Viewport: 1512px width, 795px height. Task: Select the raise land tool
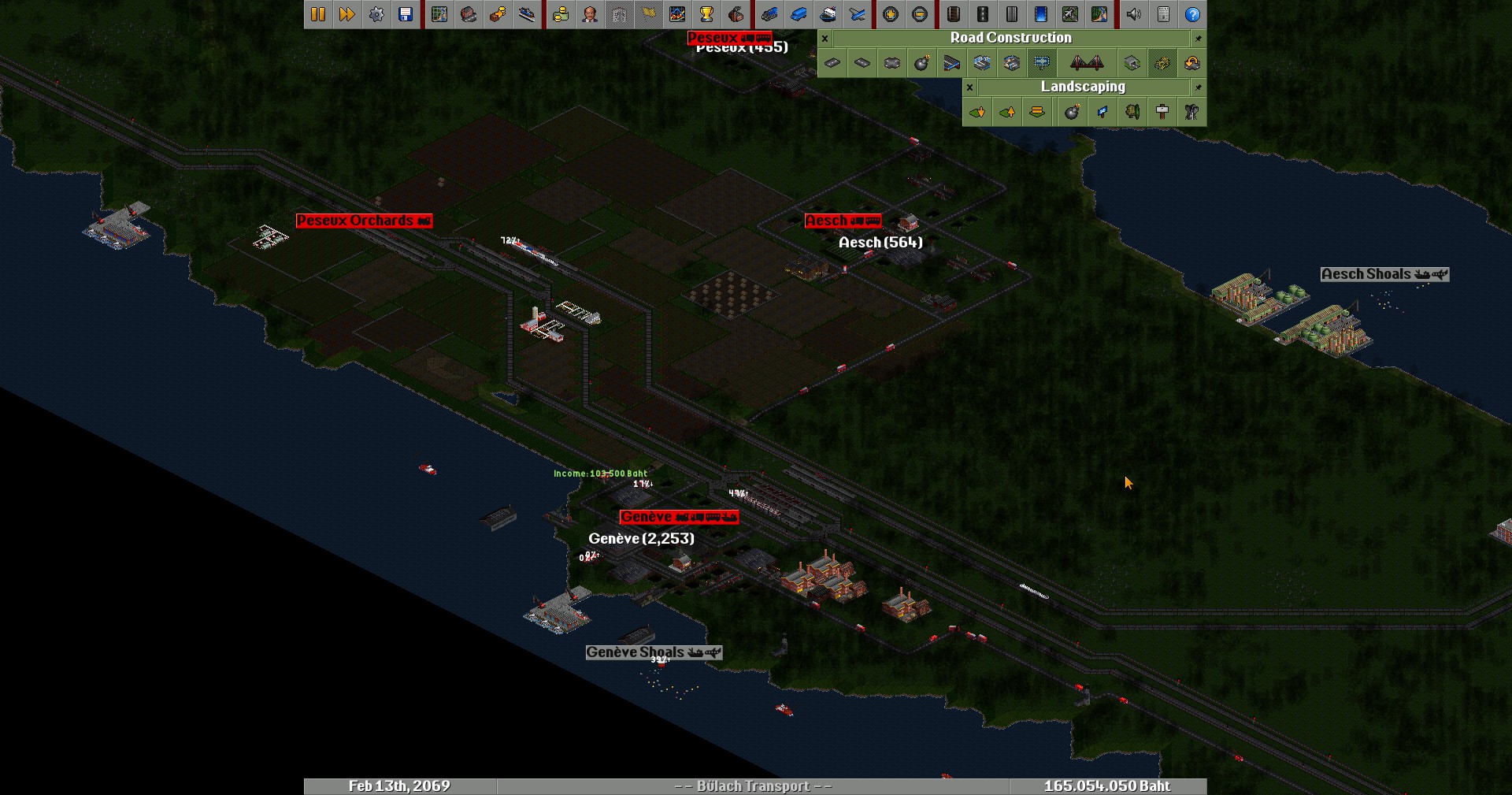1007,112
